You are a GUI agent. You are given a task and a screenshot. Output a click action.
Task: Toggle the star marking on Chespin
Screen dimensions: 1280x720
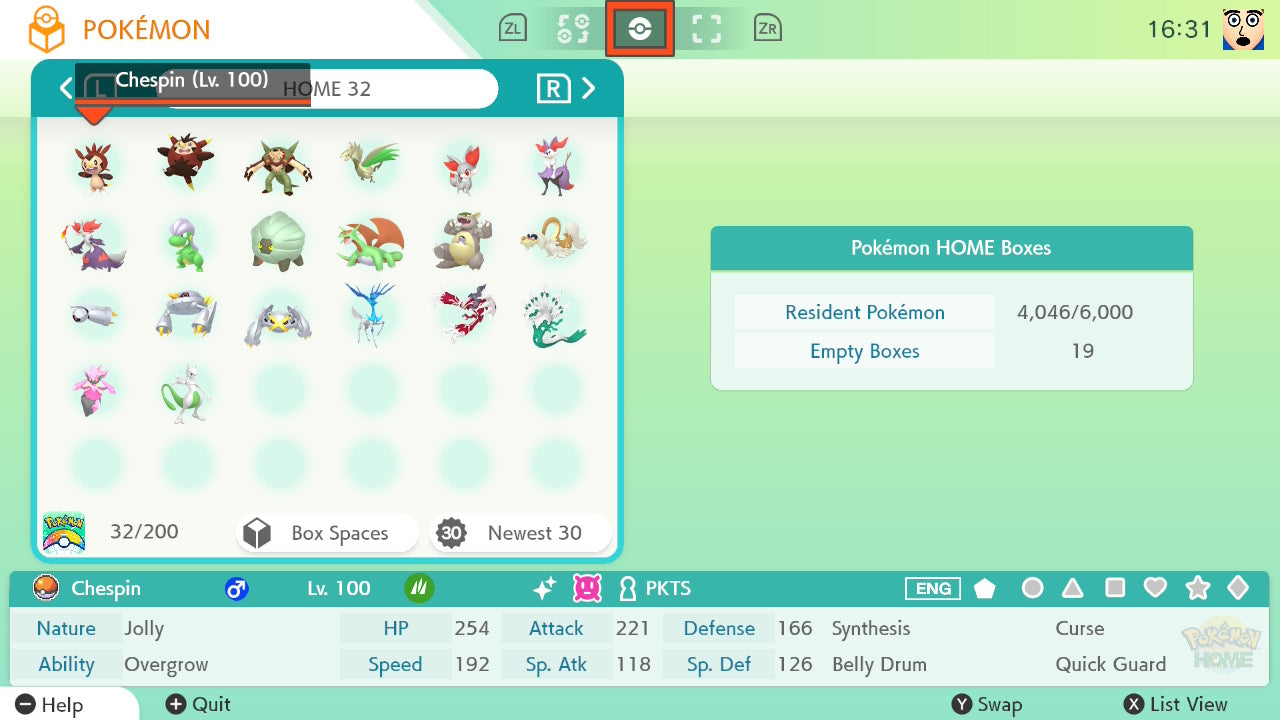[1197, 589]
